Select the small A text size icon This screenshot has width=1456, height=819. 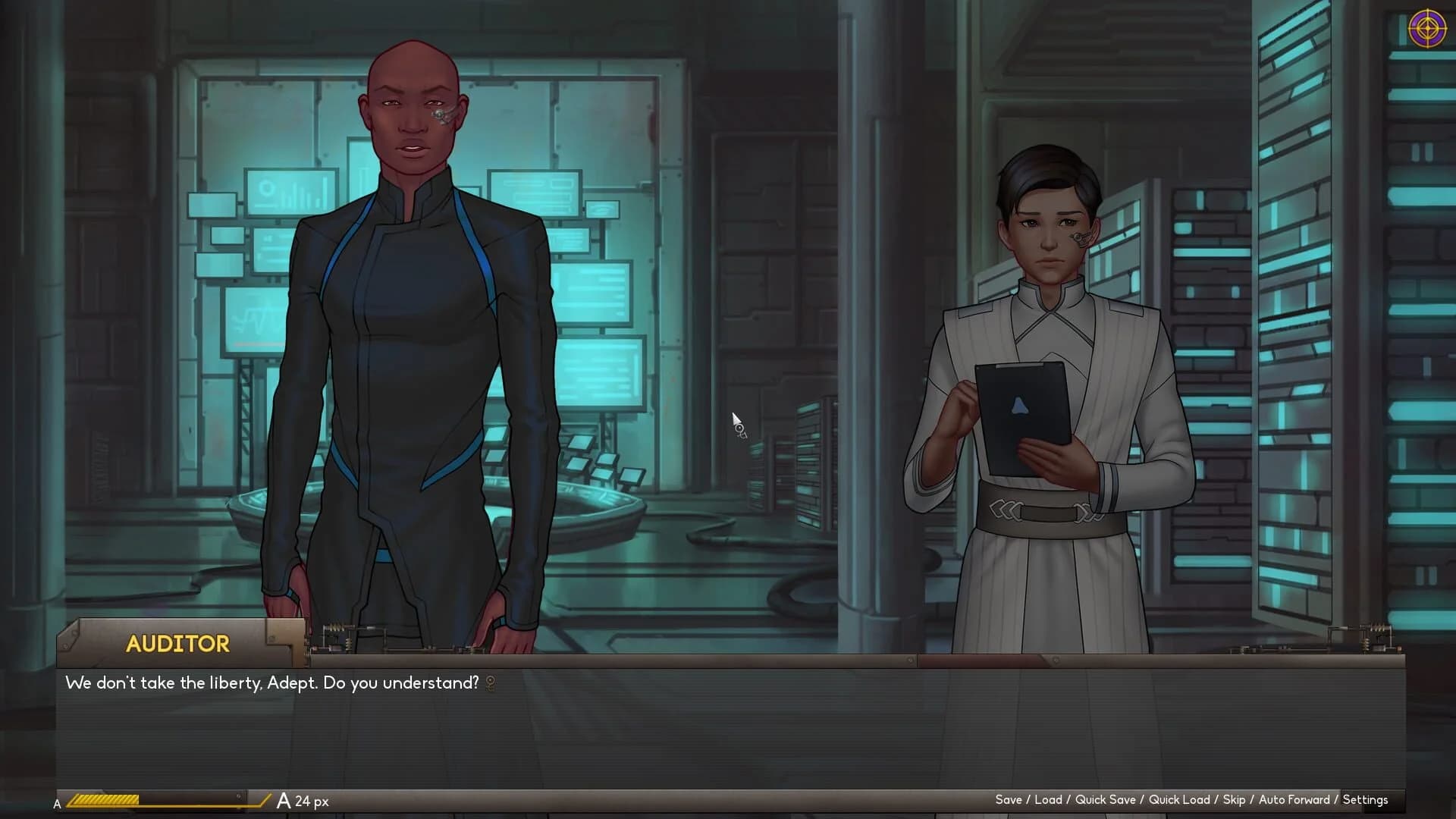click(57, 802)
